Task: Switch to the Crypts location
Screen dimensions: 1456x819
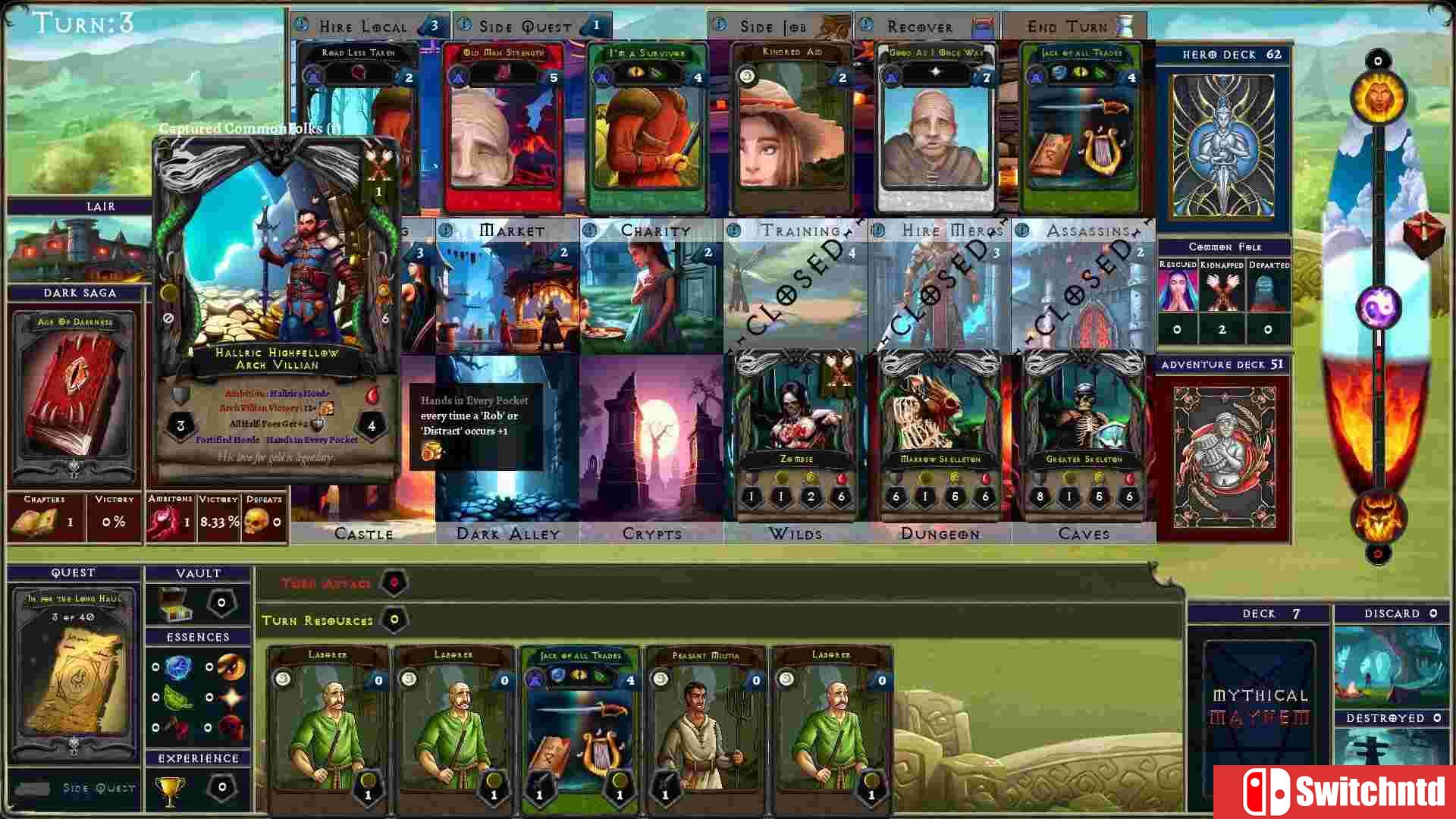Action: [652, 534]
